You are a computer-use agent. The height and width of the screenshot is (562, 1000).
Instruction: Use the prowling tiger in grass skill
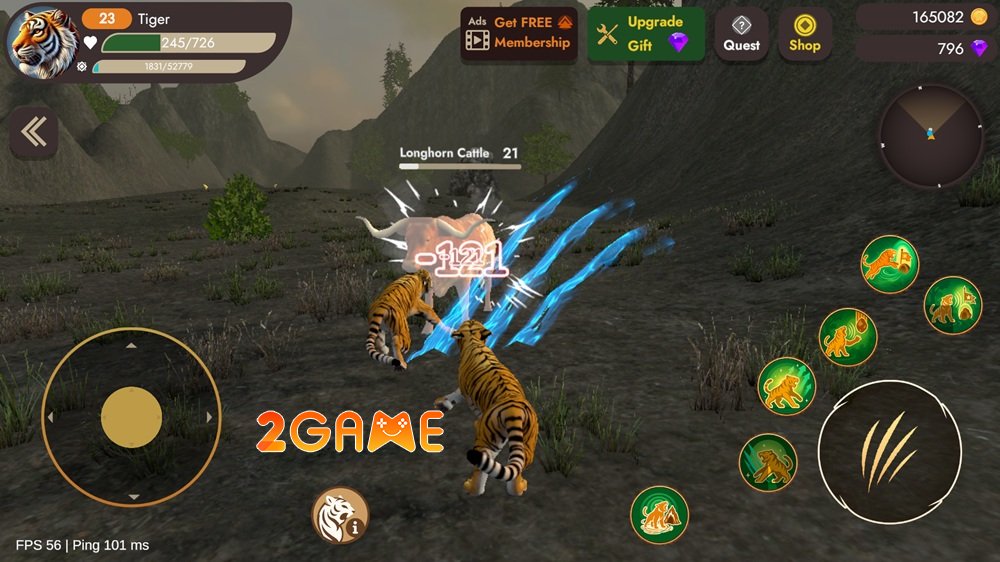[767, 462]
